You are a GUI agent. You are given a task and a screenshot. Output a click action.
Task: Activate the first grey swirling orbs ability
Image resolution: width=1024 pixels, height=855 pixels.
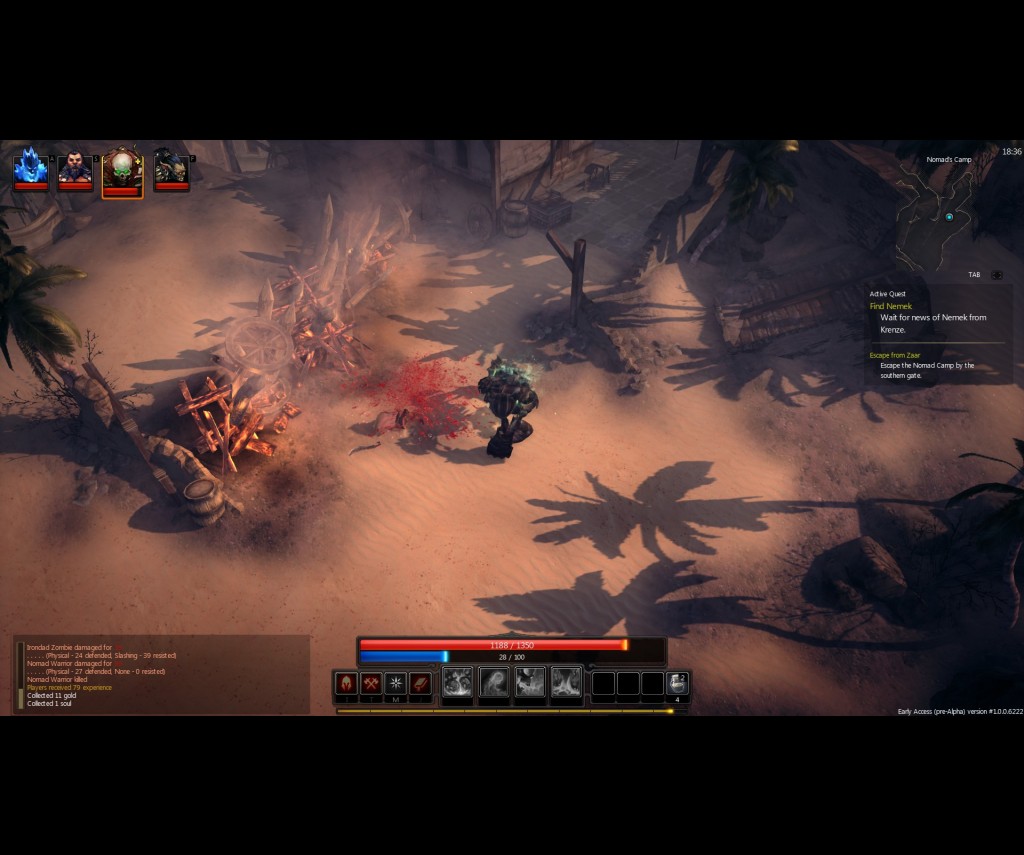457,683
